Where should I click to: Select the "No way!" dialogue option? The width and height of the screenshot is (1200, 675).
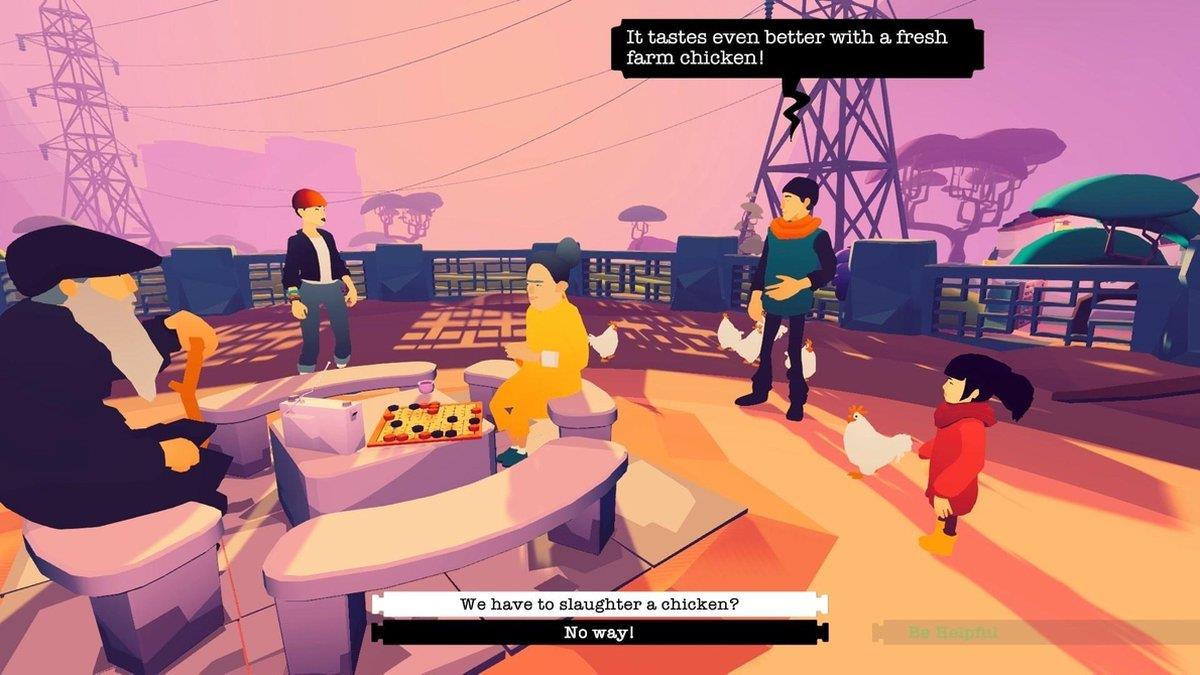pyautogui.click(x=599, y=632)
